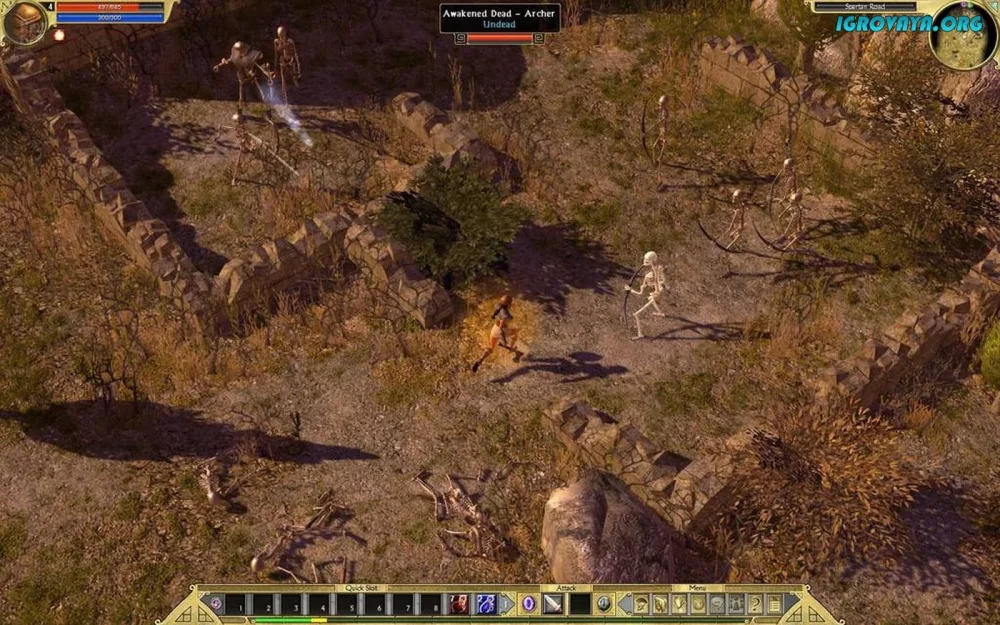Open the circular minimap

[962, 36]
